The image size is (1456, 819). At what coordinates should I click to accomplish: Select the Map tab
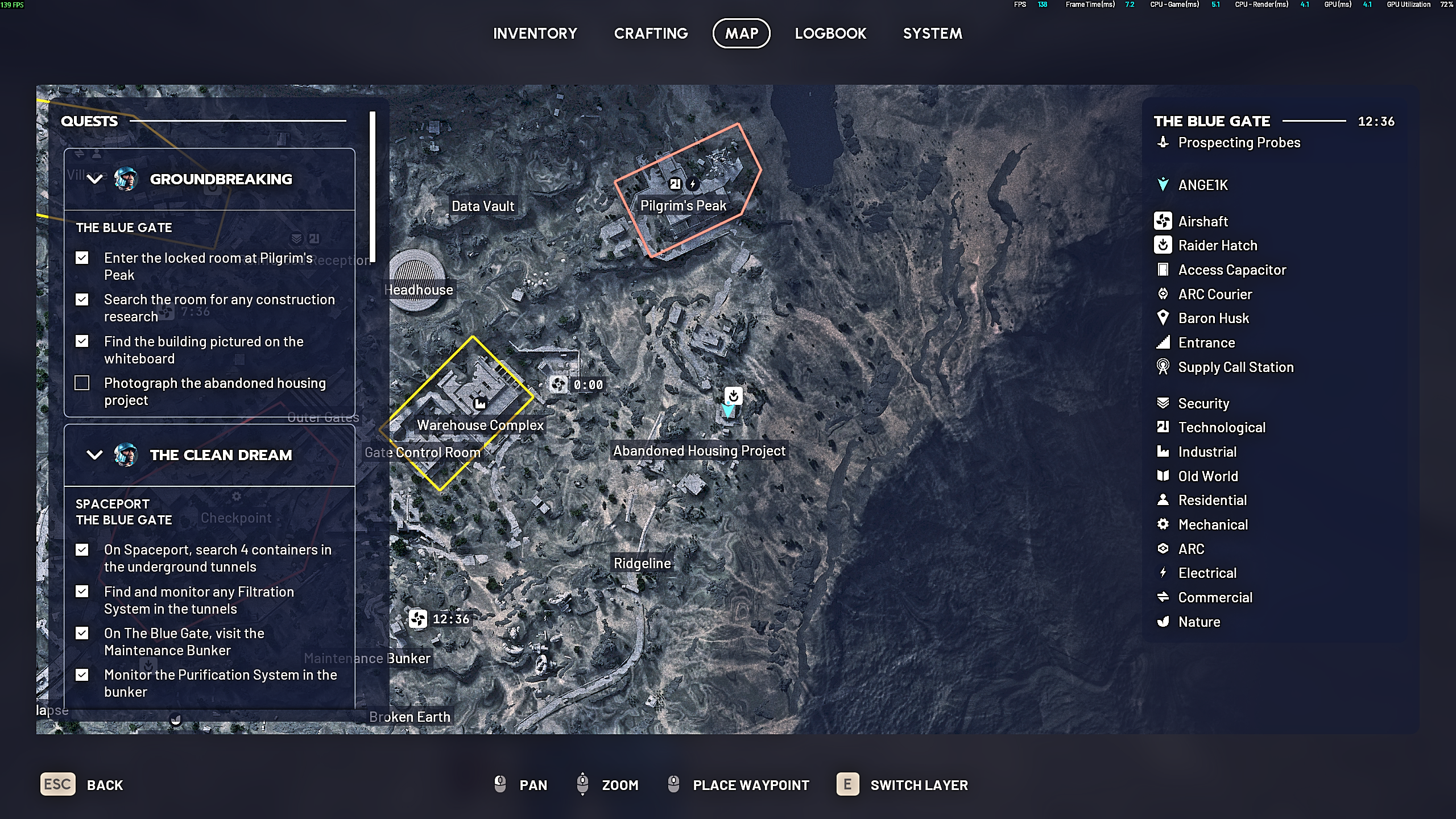click(741, 34)
